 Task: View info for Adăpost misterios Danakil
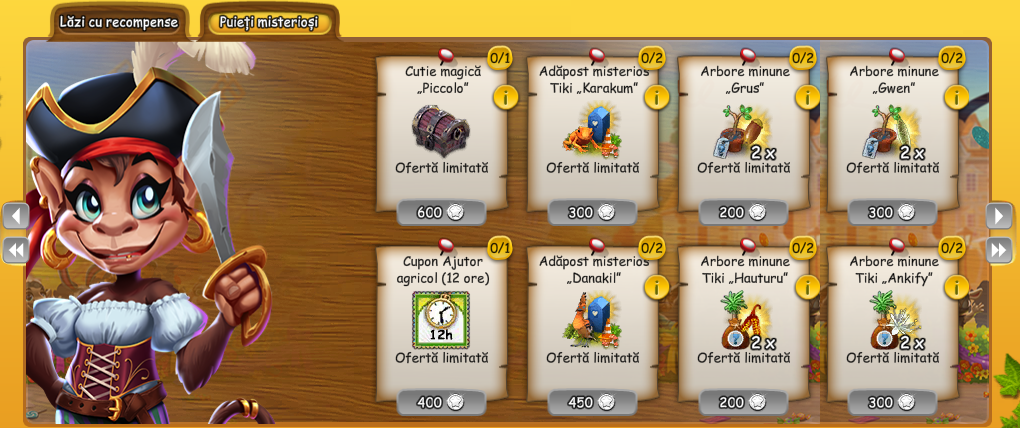click(656, 287)
